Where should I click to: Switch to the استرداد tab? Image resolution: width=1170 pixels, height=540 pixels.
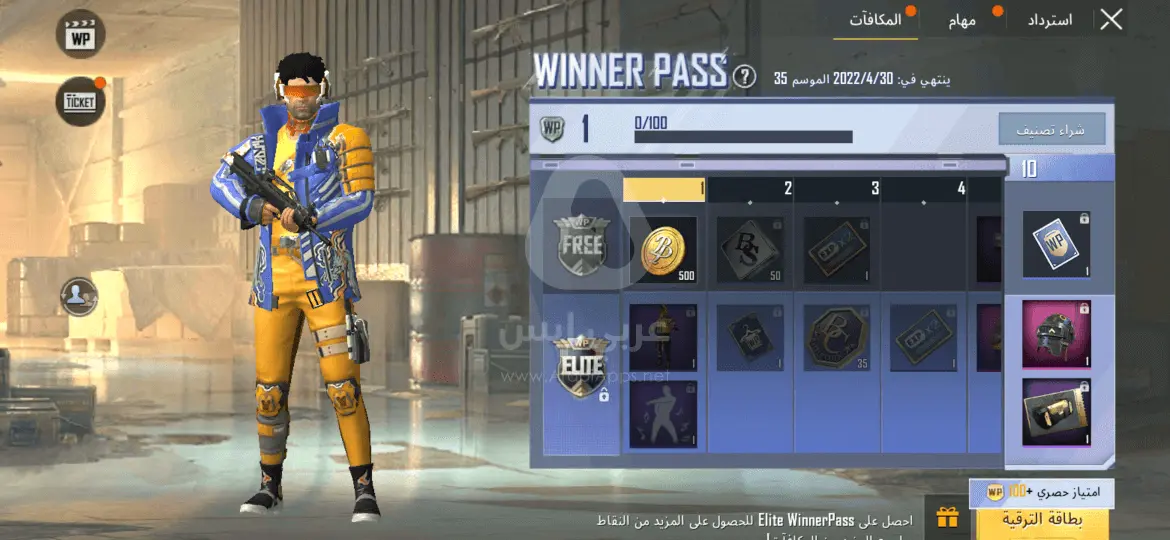tap(1049, 19)
